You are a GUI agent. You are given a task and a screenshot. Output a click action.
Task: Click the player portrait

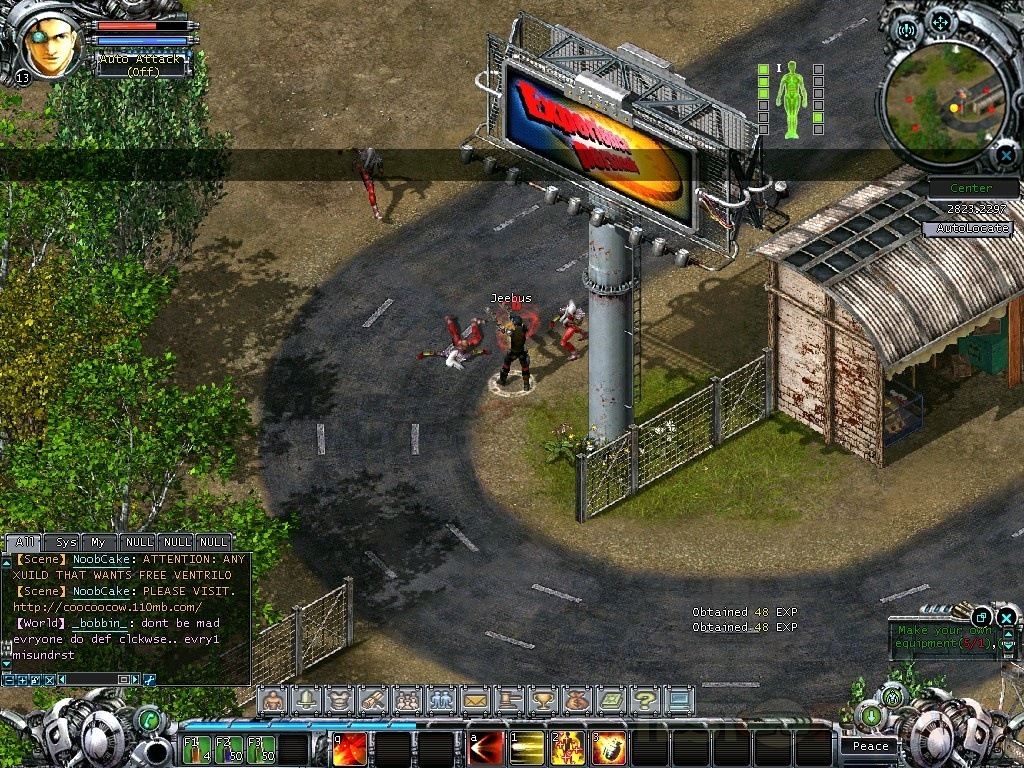pos(52,44)
